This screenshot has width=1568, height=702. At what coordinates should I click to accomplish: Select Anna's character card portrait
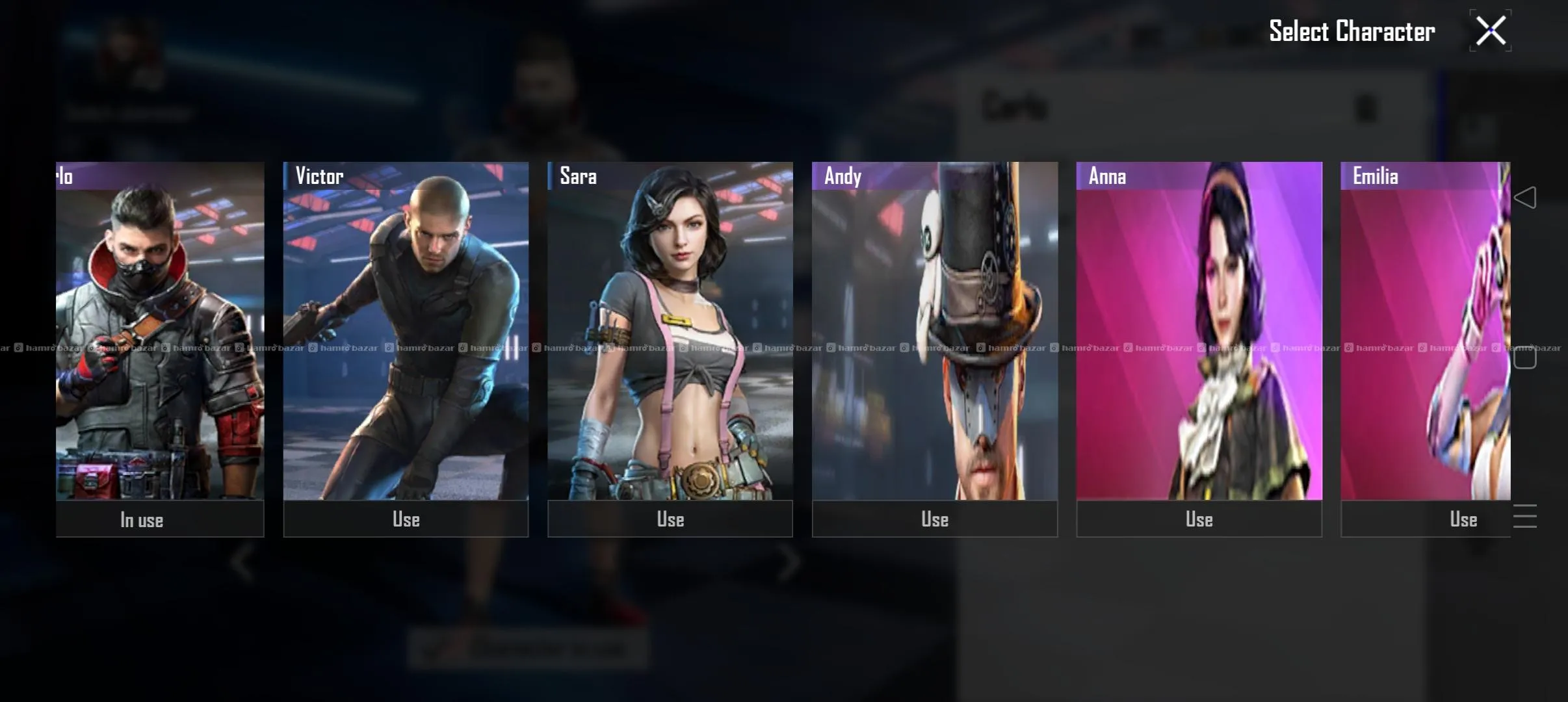click(1199, 331)
